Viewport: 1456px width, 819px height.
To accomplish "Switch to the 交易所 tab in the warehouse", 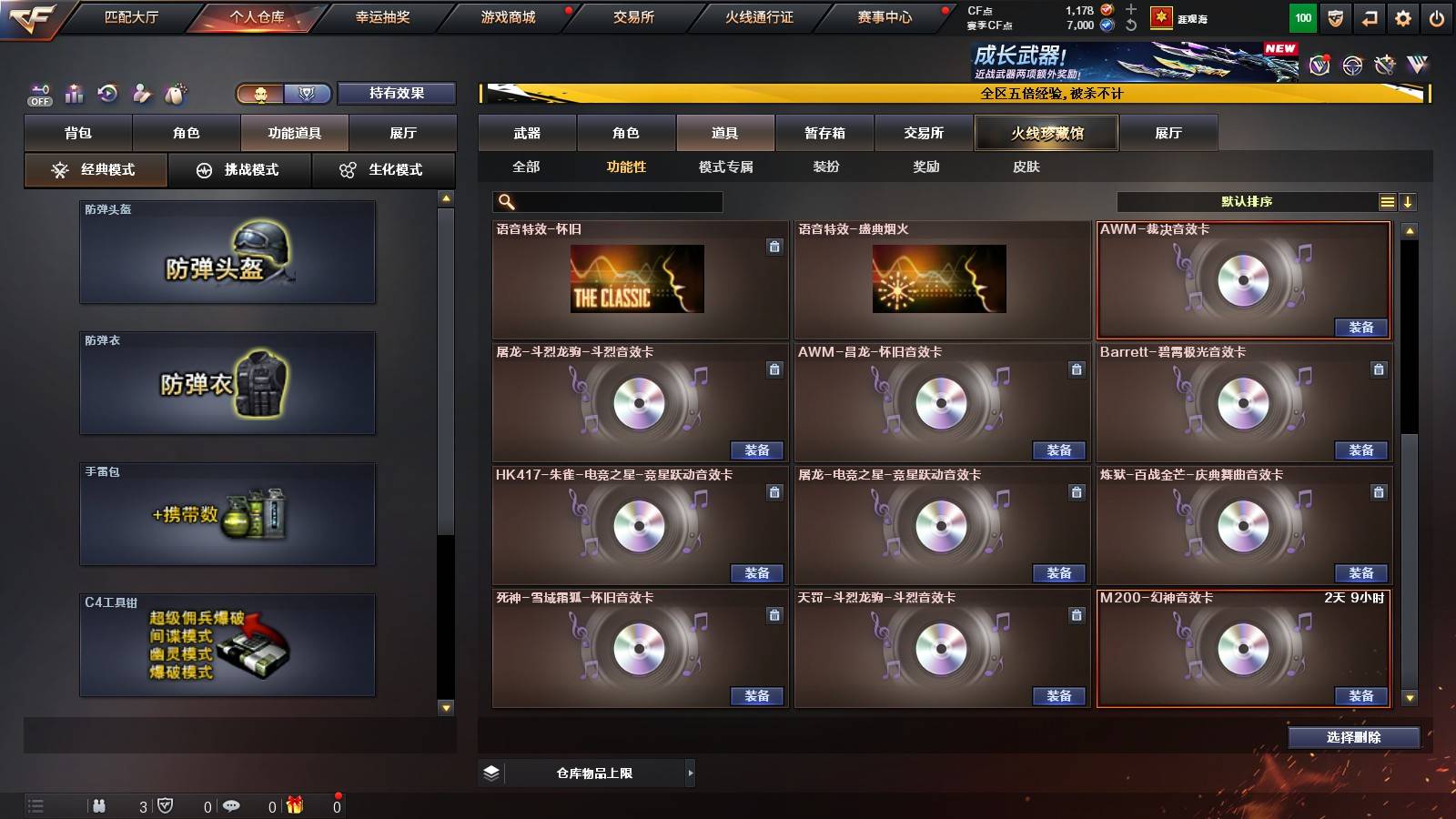I will [x=923, y=133].
